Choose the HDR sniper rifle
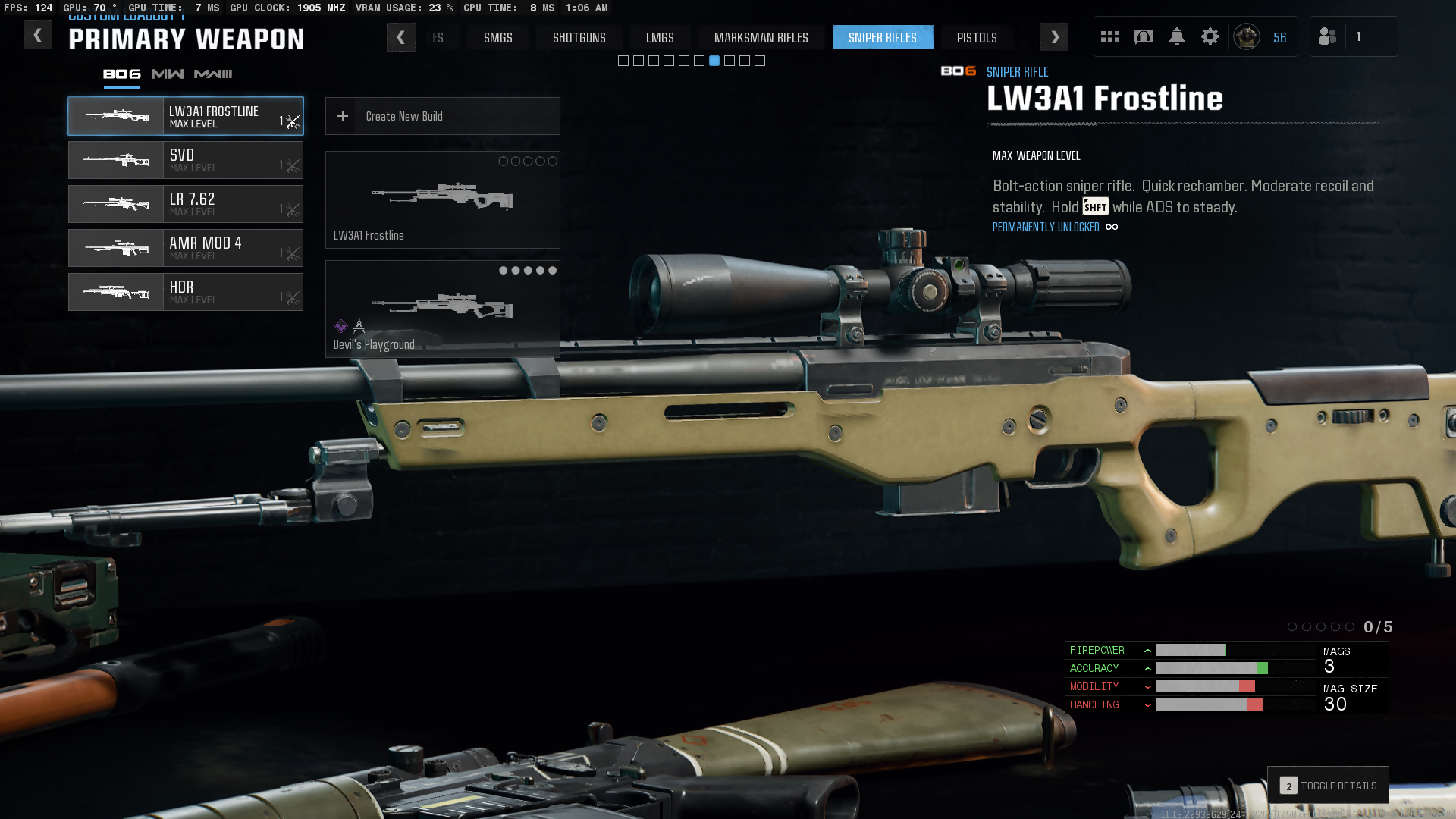The height and width of the screenshot is (819, 1456). (186, 292)
